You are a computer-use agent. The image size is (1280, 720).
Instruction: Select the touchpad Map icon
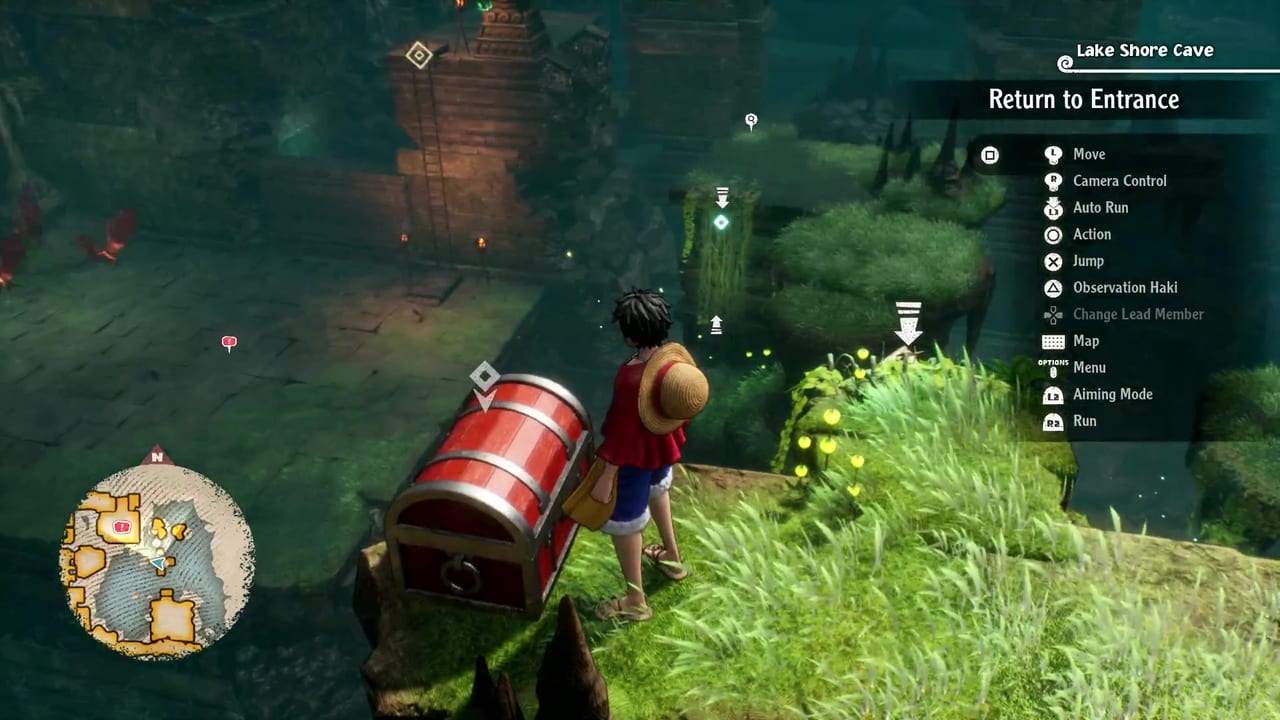pos(1053,341)
